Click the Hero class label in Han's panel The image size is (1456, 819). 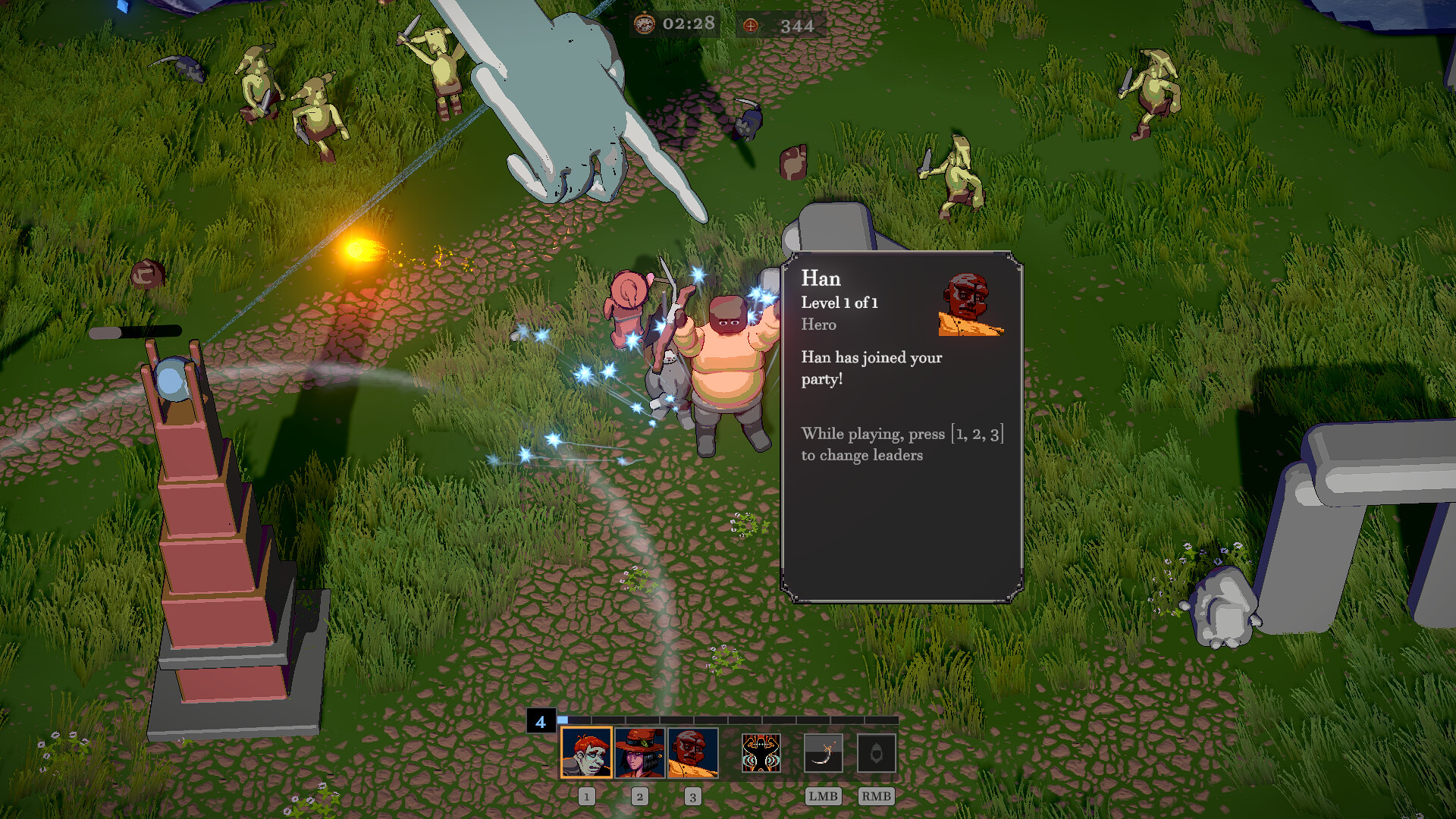818,325
